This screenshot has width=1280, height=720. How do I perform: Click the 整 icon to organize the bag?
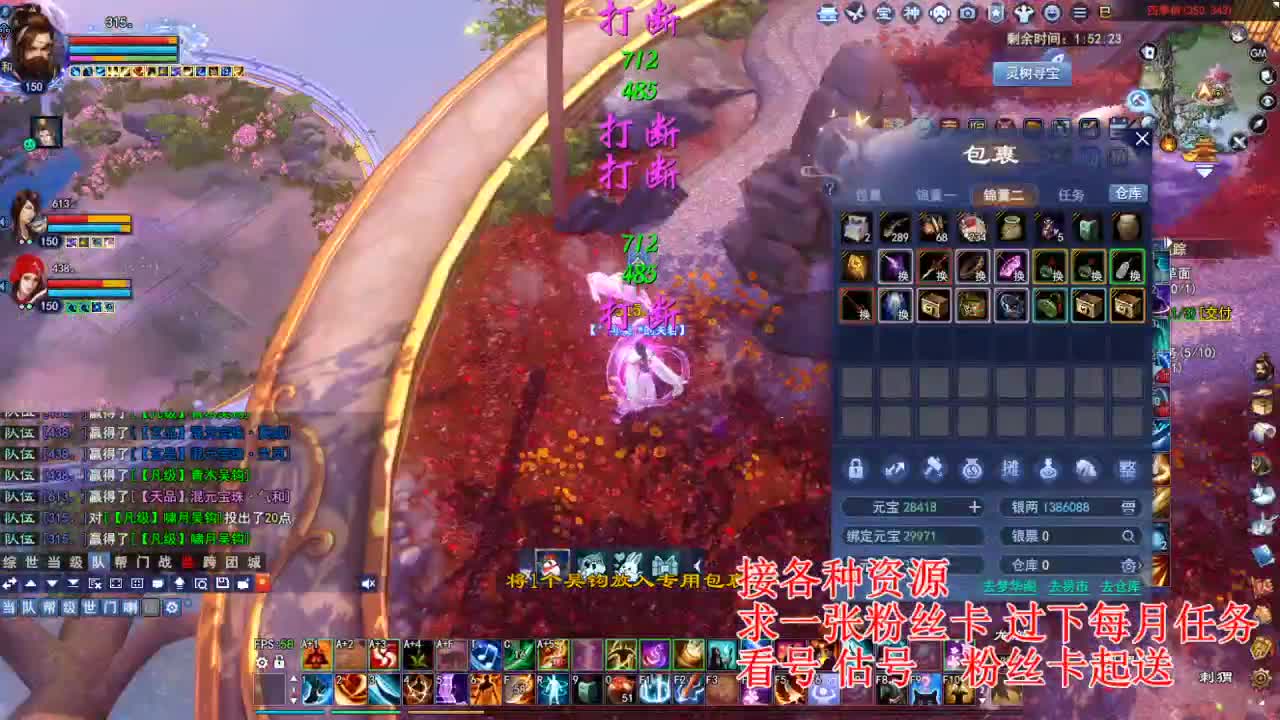(x=1127, y=470)
